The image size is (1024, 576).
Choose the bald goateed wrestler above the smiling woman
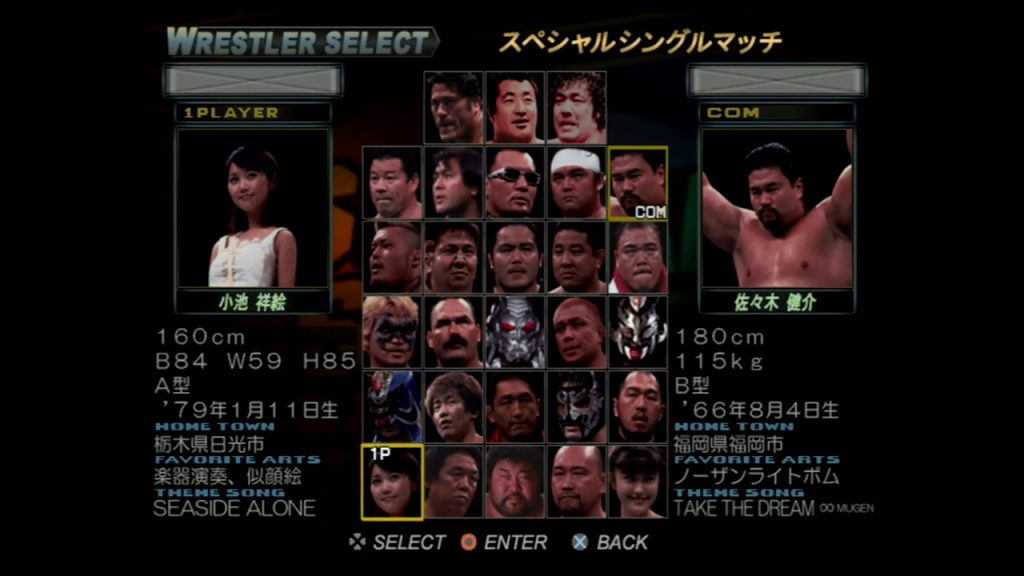(638, 407)
